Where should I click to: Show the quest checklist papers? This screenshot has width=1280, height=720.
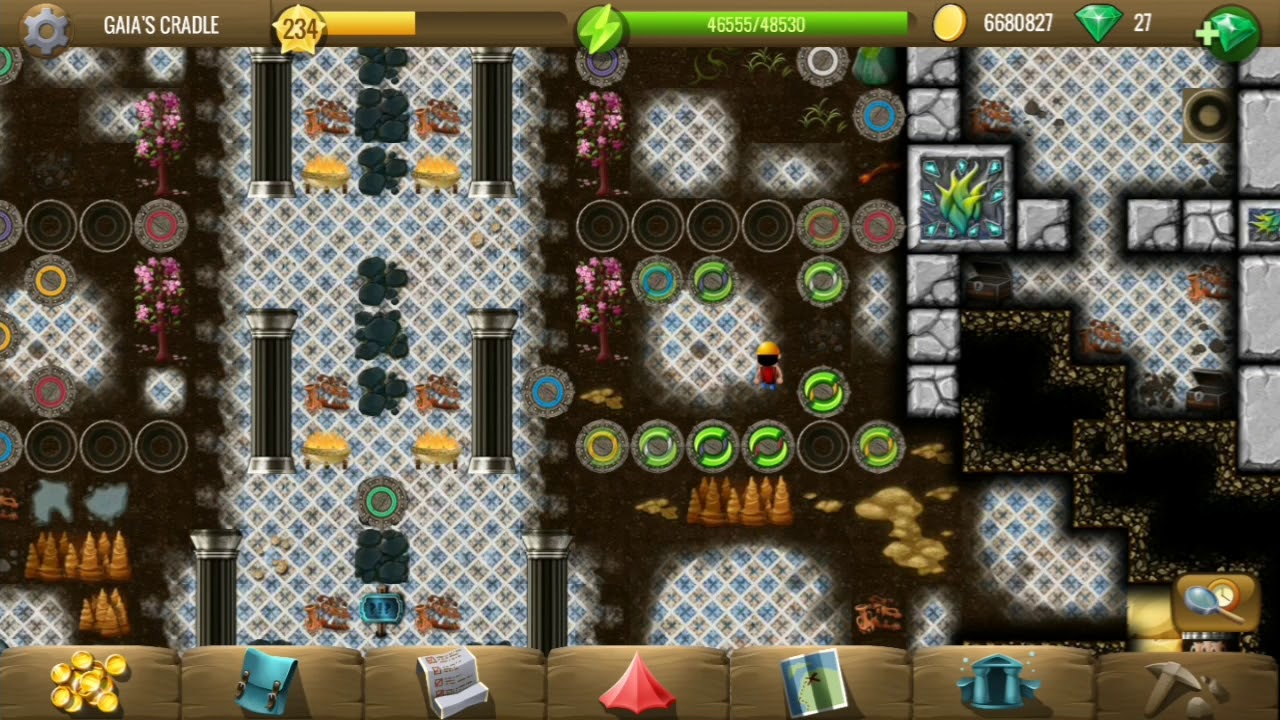coord(452,681)
